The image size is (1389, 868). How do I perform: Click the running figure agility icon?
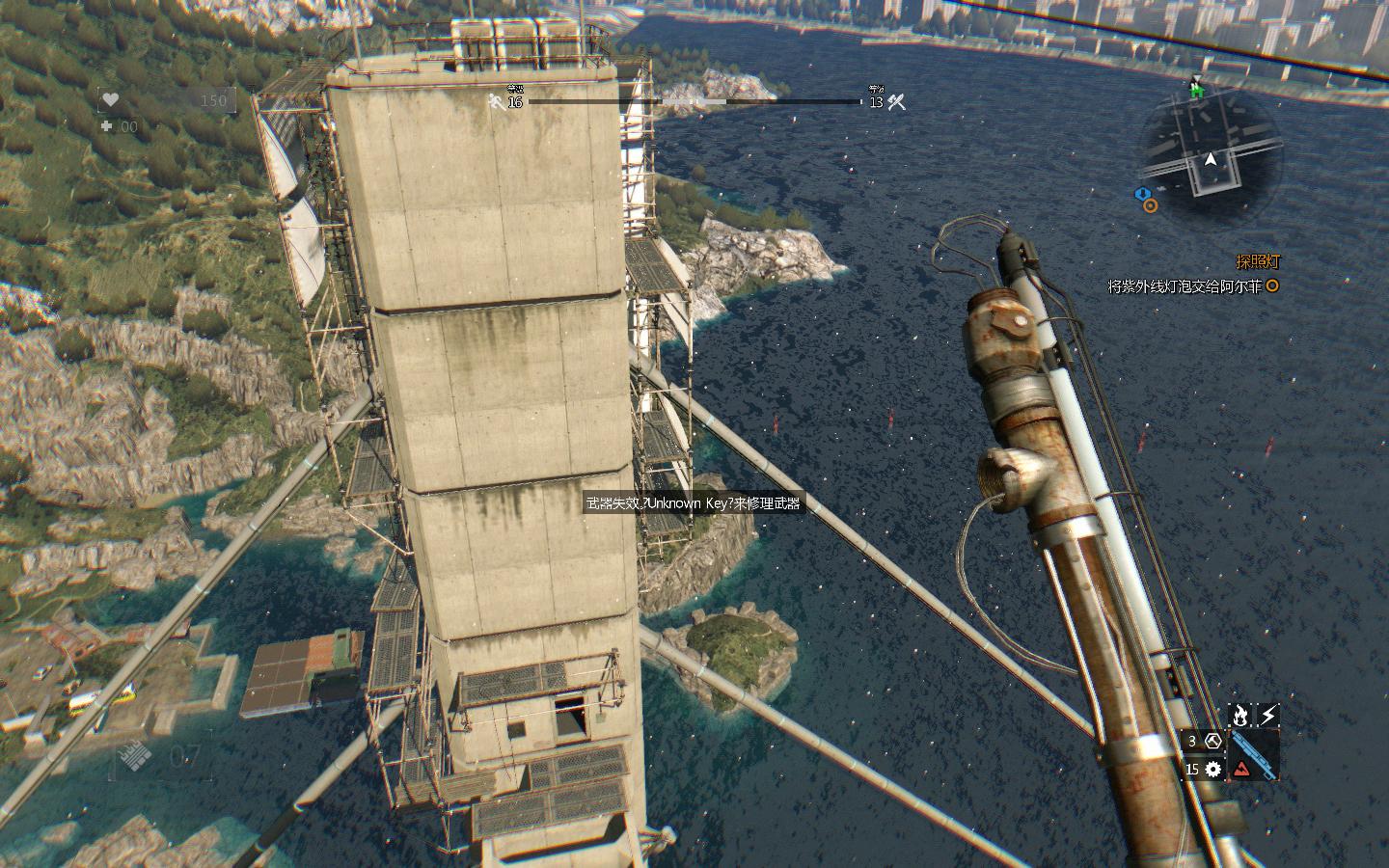(497, 101)
